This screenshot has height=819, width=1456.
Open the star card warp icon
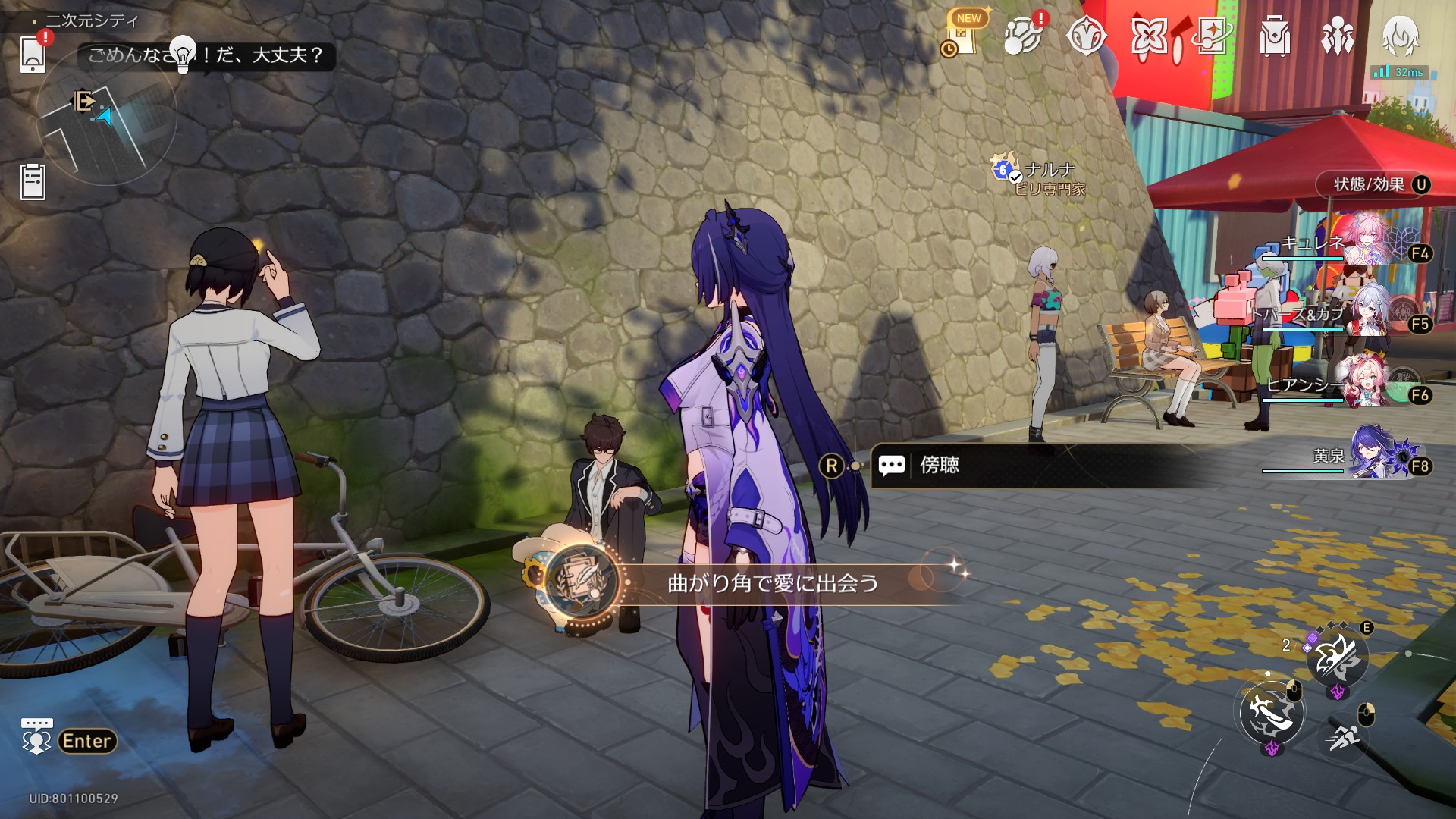(1212, 36)
